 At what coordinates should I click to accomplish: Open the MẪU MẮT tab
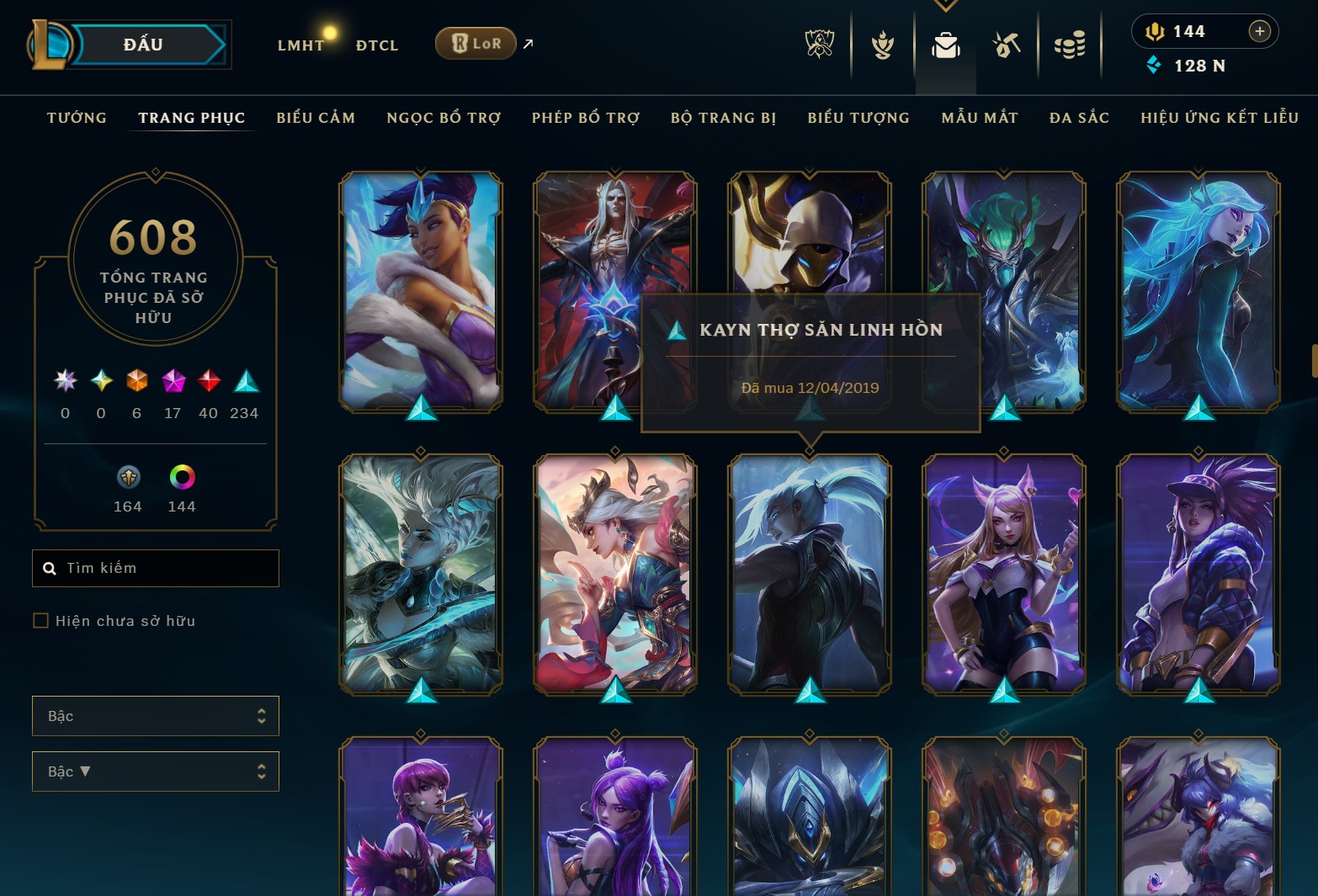click(x=980, y=118)
